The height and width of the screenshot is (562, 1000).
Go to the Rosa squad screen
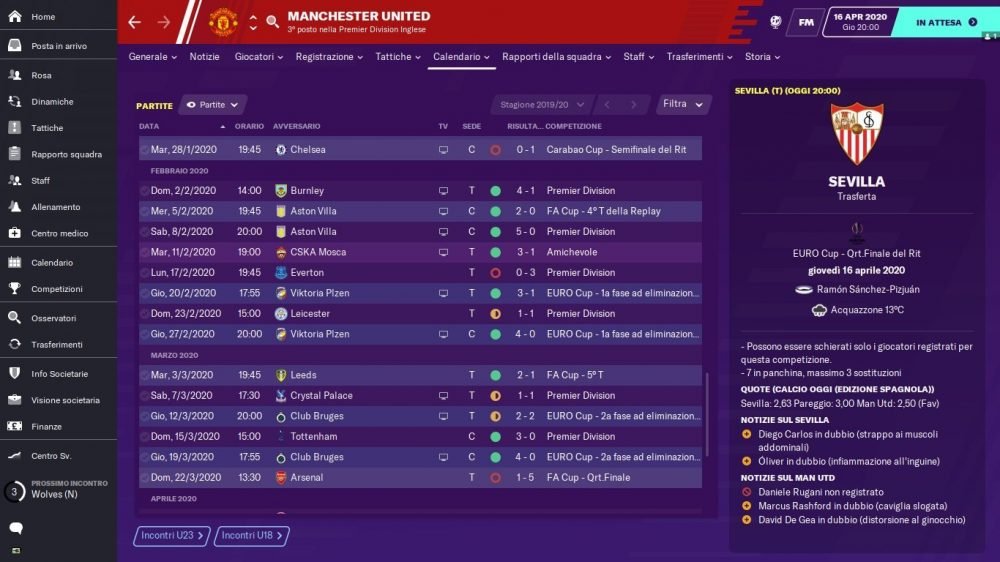pyautogui.click(x=41, y=76)
